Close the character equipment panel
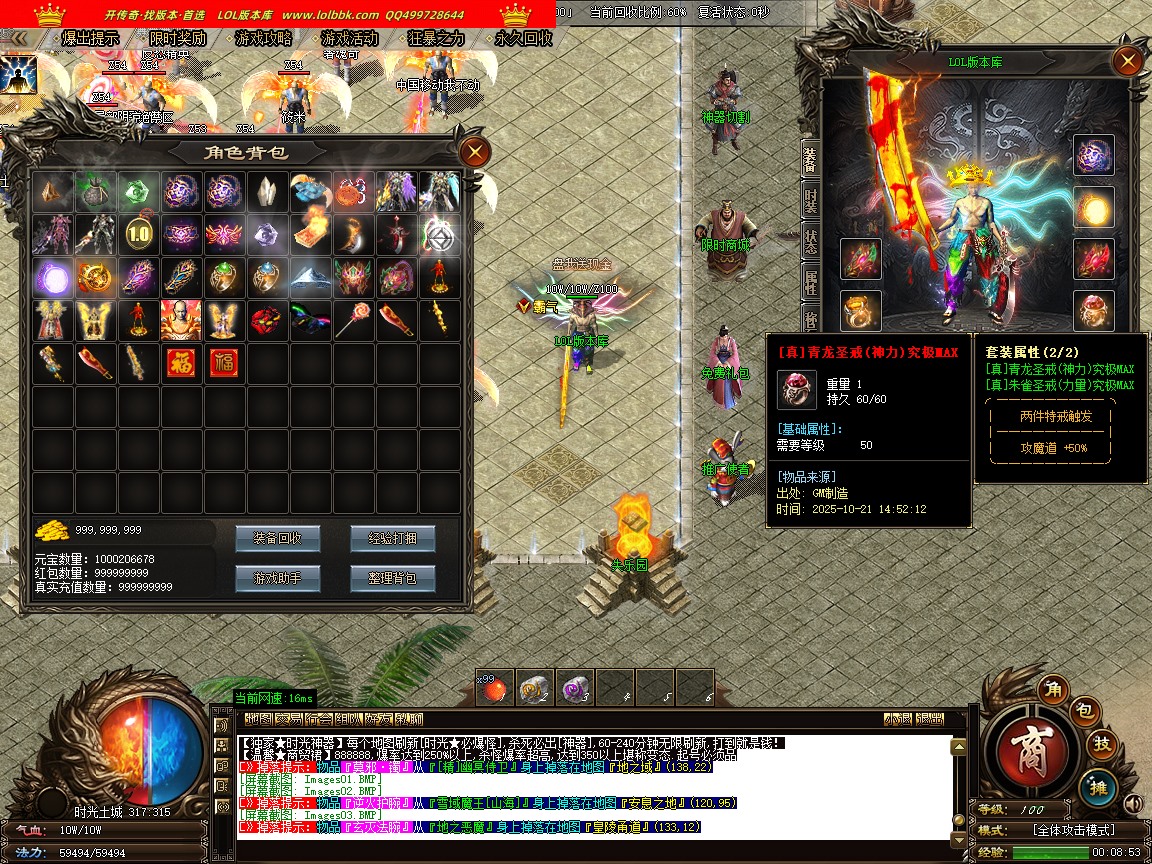The image size is (1152, 864). [1128, 62]
